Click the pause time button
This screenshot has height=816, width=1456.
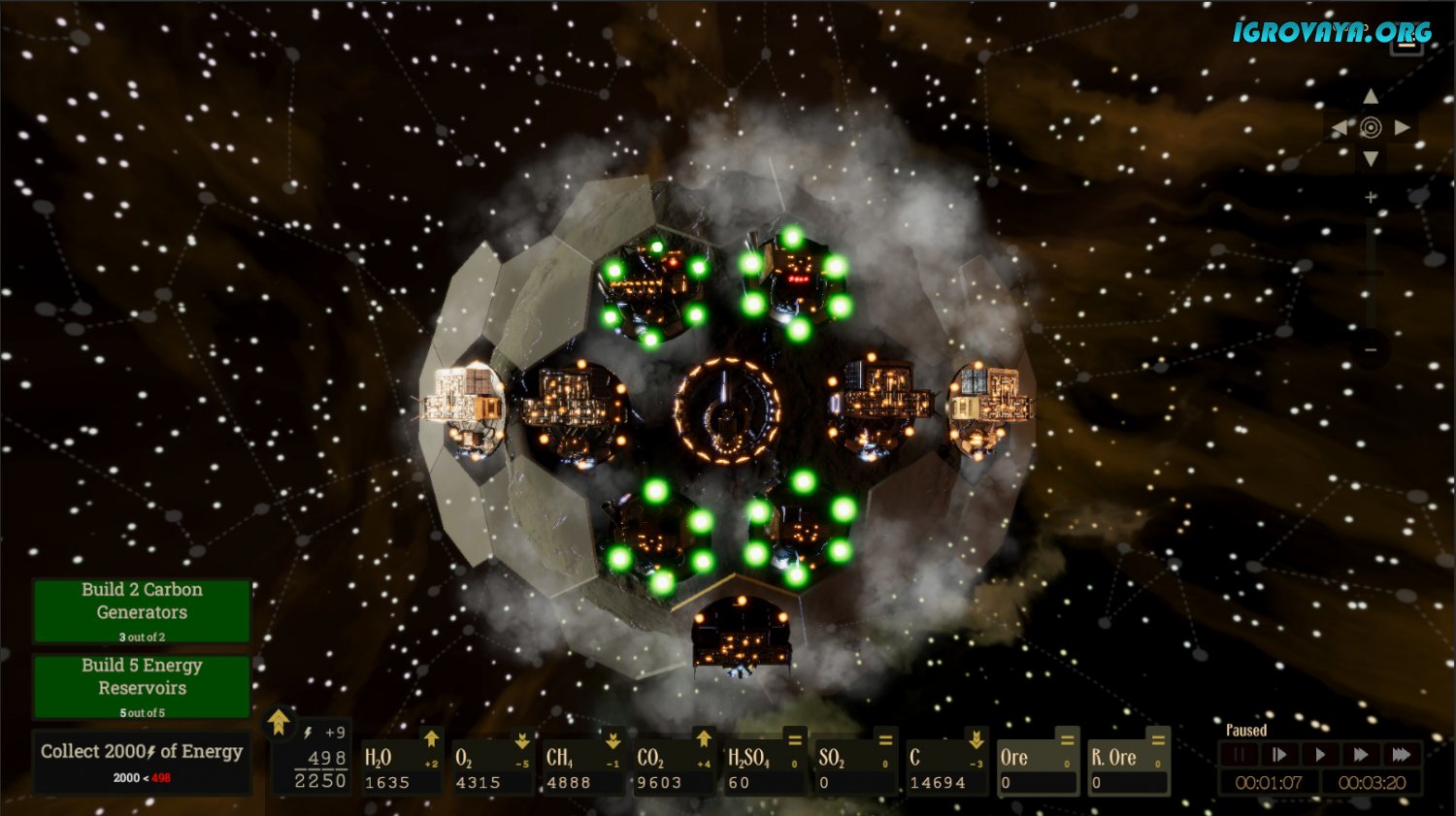tap(1239, 755)
